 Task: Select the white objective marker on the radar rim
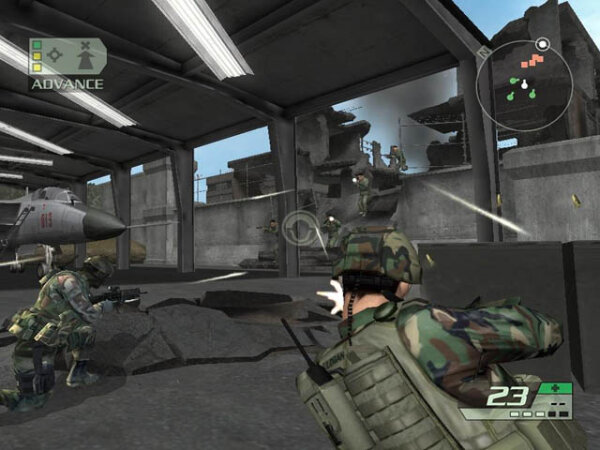(541, 44)
